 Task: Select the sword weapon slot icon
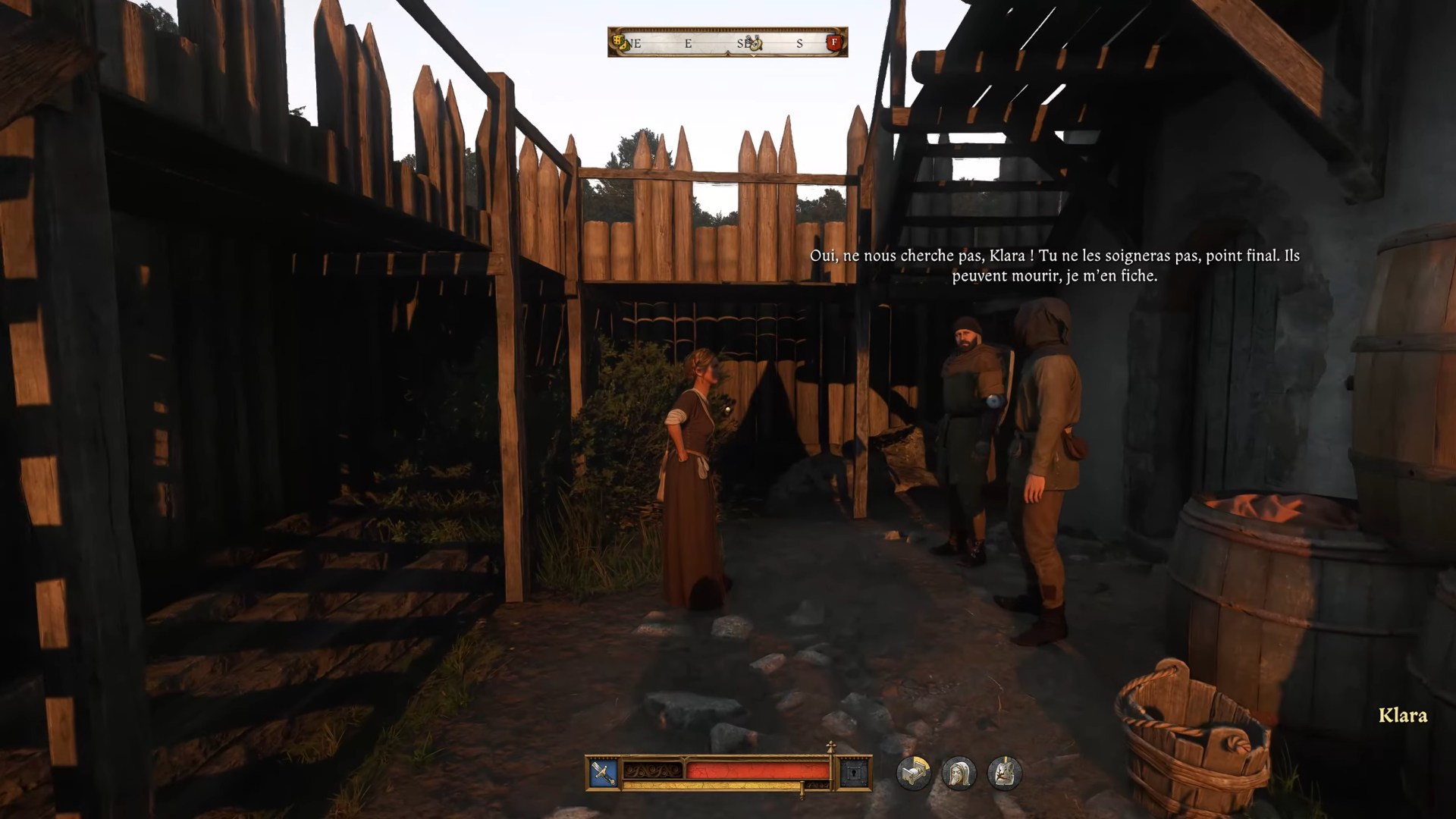pyautogui.click(x=603, y=773)
